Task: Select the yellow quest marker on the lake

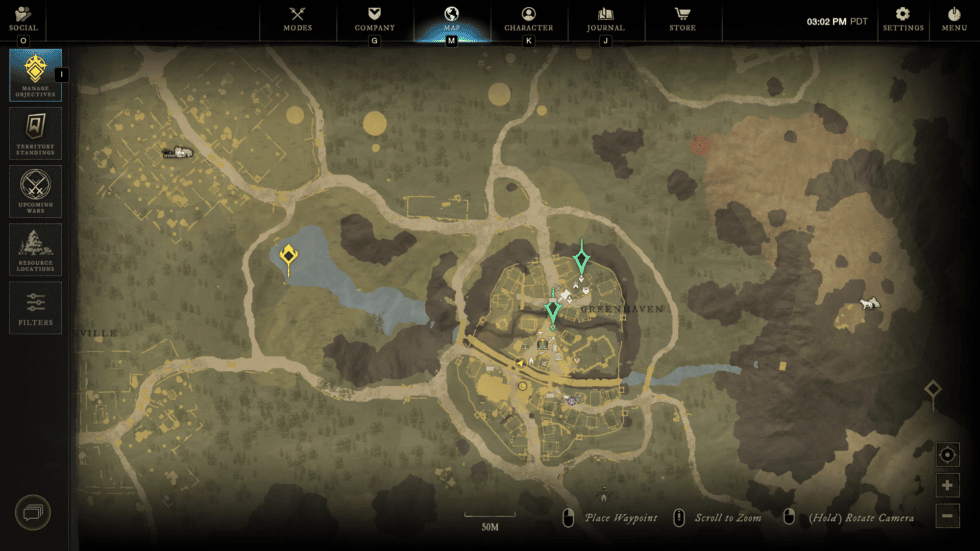Action: (x=288, y=257)
